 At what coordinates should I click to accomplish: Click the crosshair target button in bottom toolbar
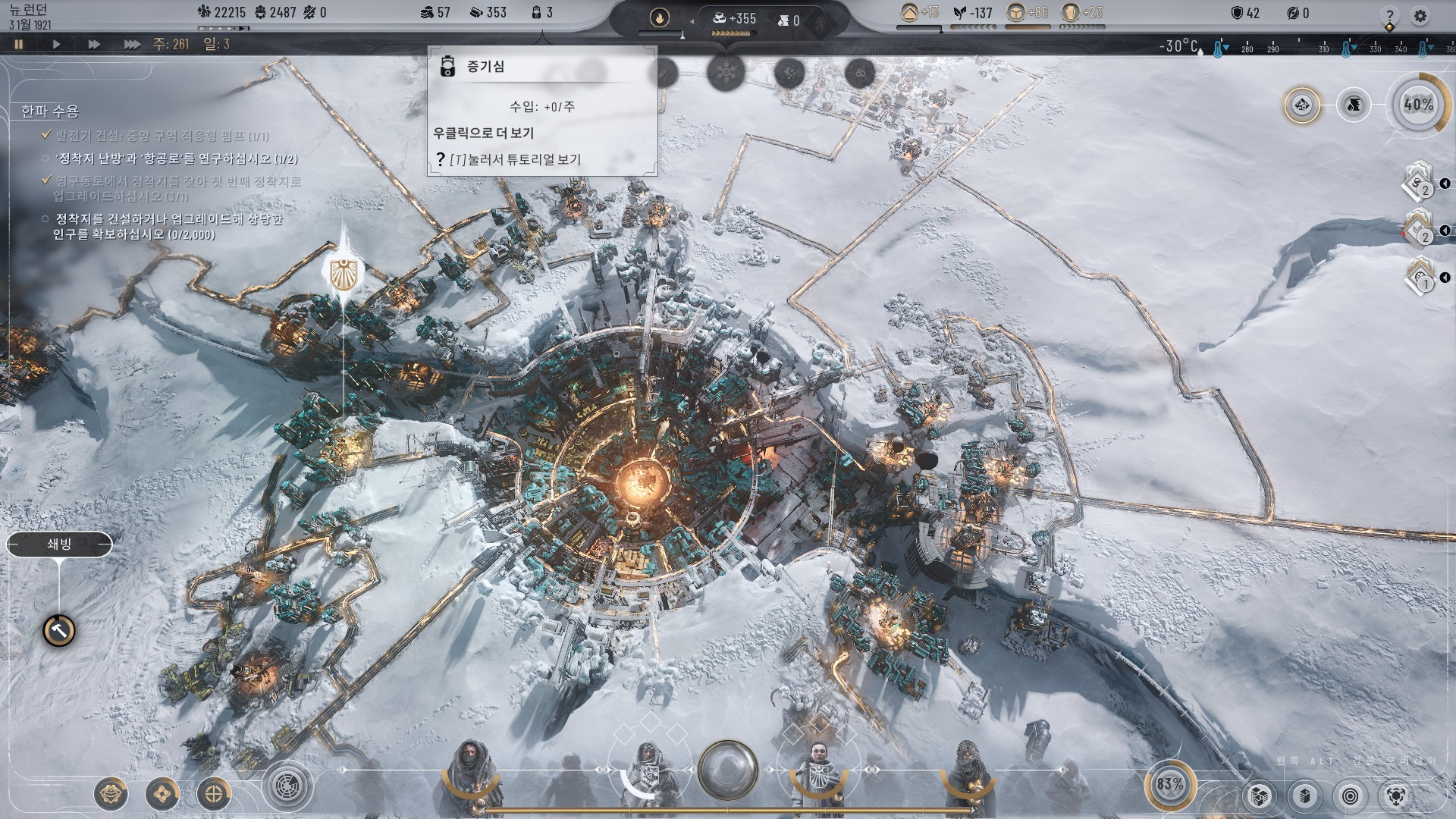tap(214, 794)
